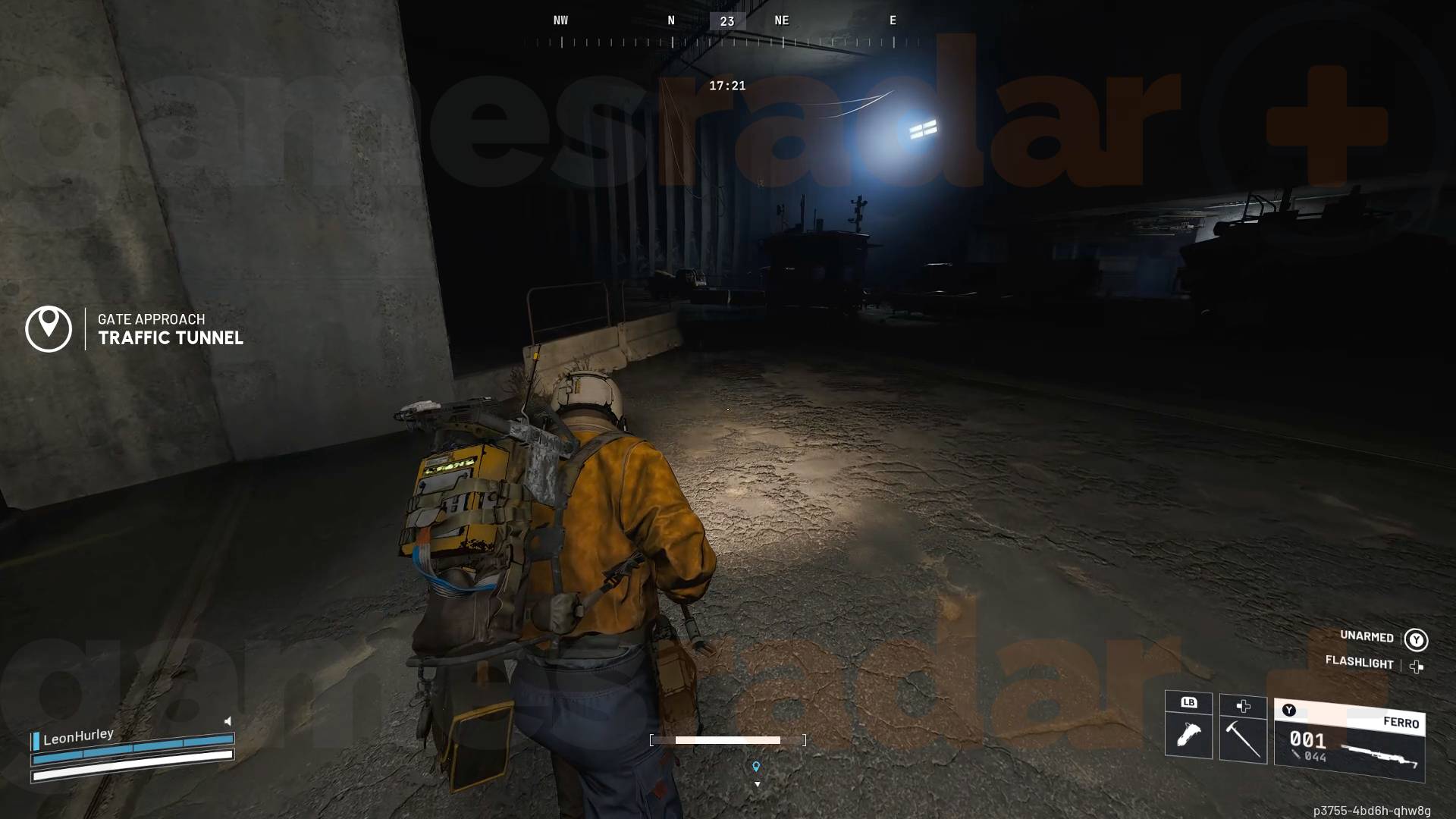
Task: Click the Traffic Tunnel label text
Action: [x=170, y=339]
